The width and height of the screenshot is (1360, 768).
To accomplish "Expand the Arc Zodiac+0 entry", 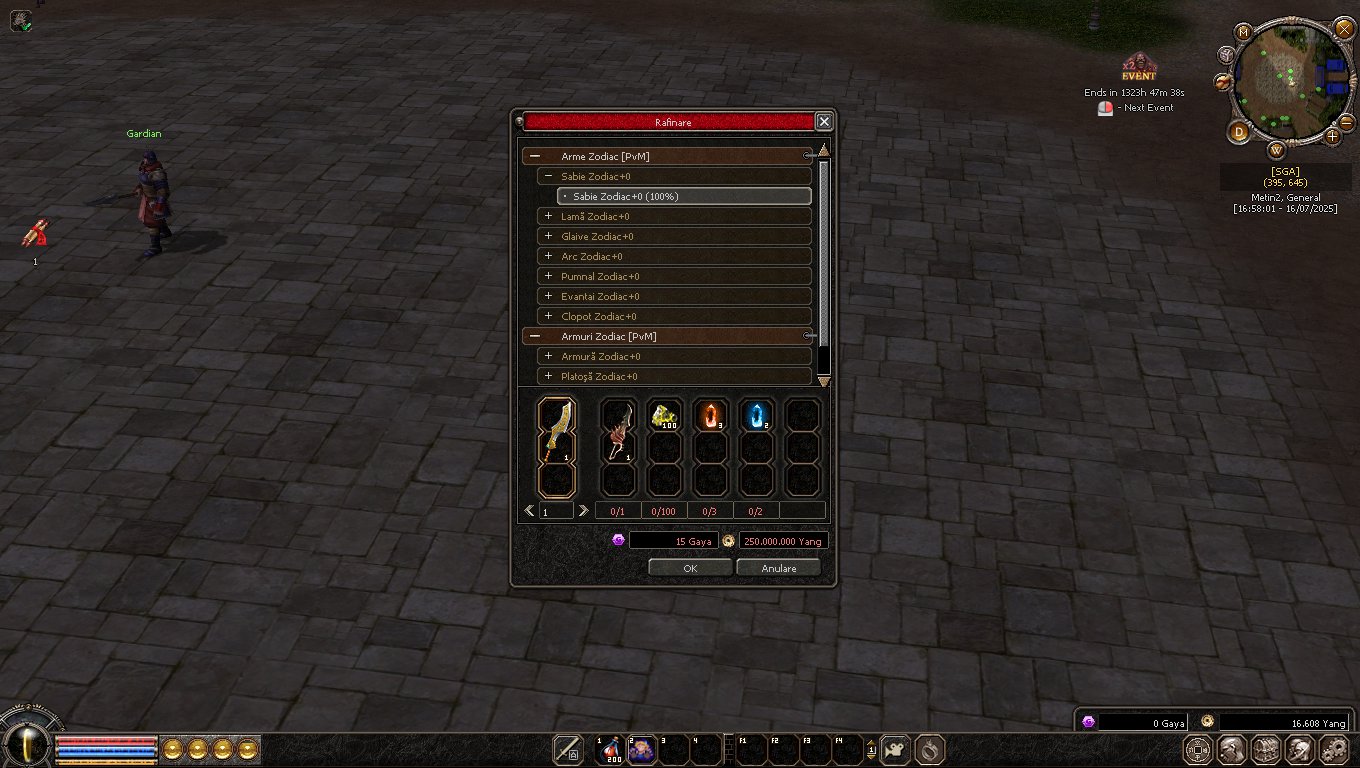I will tap(548, 256).
